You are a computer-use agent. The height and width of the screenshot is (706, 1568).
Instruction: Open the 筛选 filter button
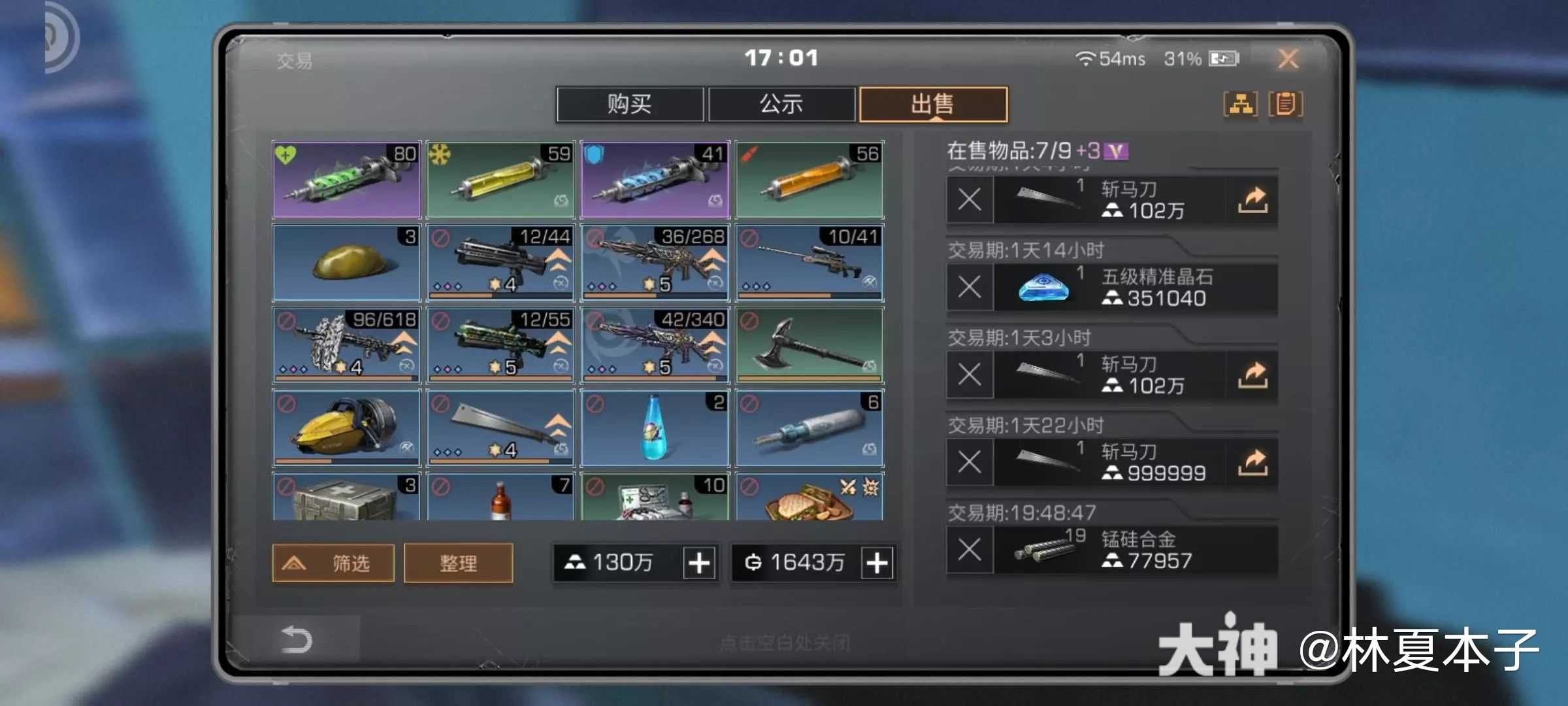tap(333, 563)
